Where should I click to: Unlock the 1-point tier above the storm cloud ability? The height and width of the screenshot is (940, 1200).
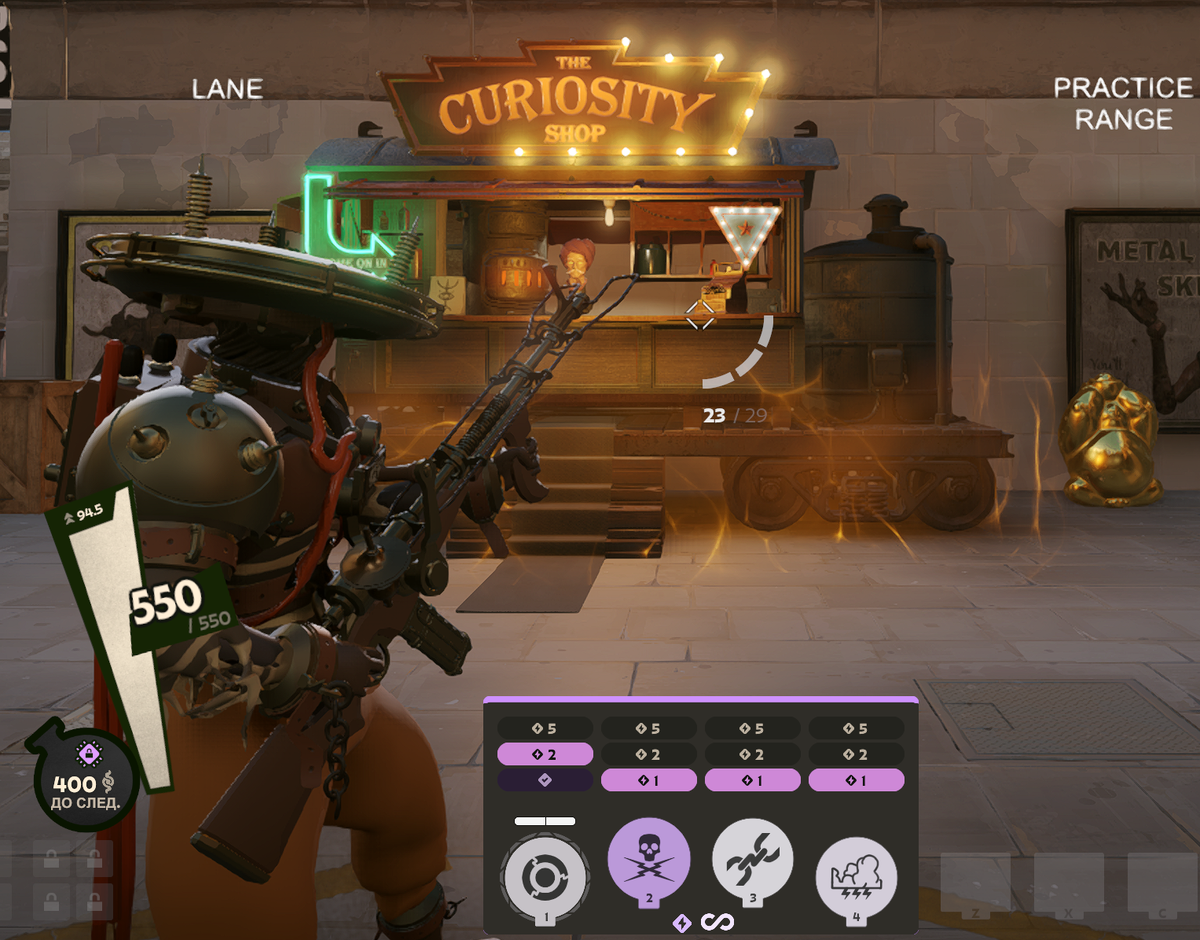856,780
